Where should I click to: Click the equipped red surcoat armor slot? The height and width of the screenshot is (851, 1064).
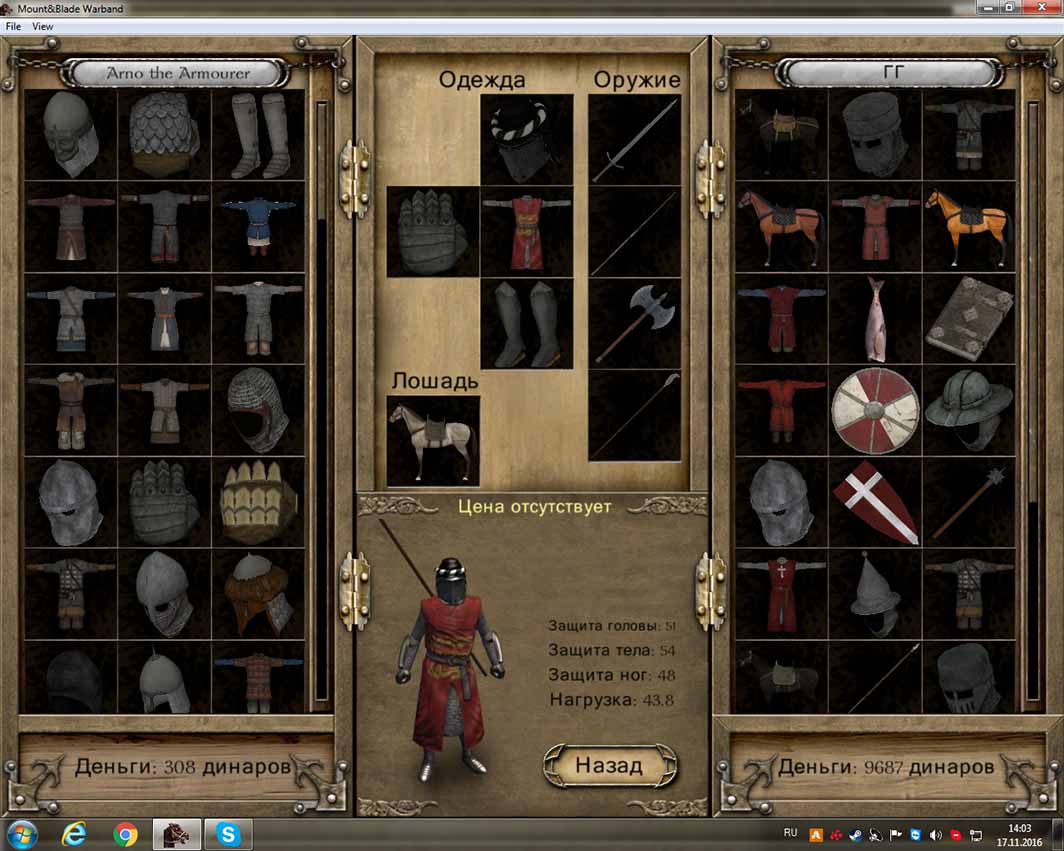point(526,232)
